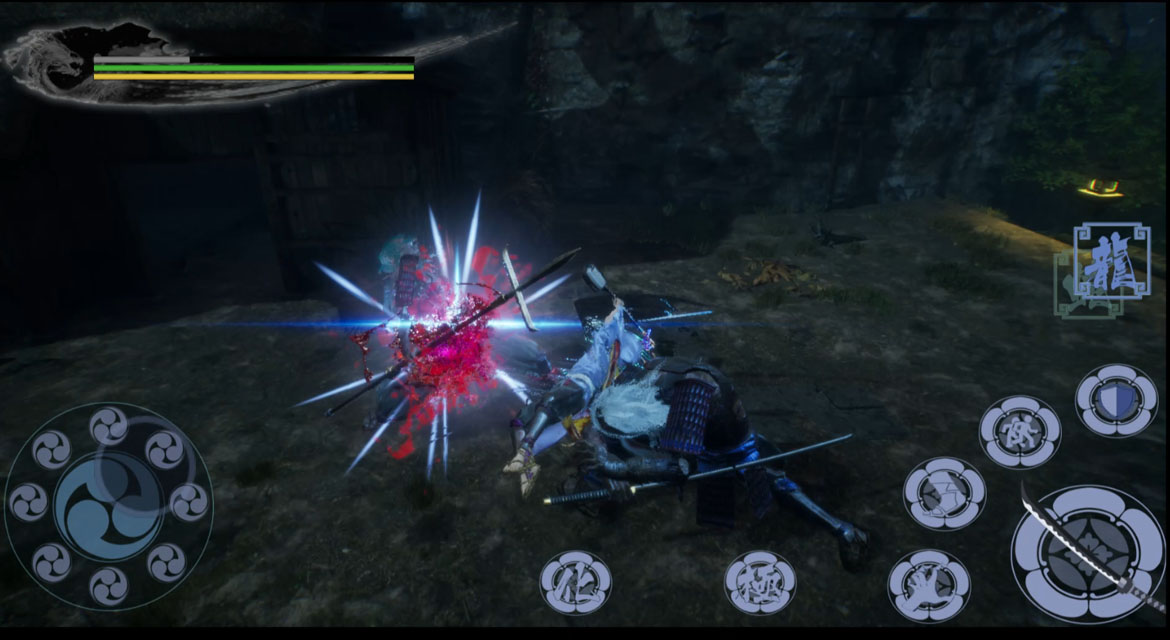Activate the open hand grab skill
The height and width of the screenshot is (640, 1170).
[928, 586]
